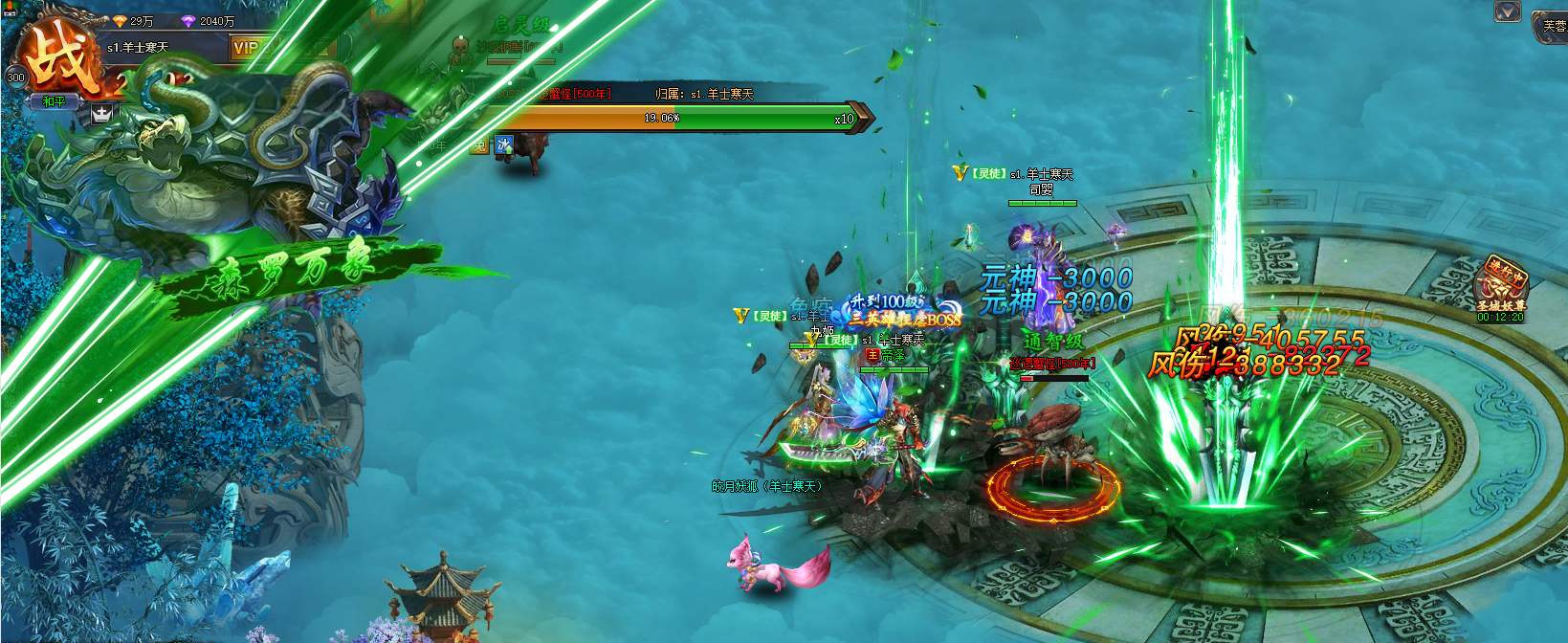This screenshot has height=643, width=1568.
Task: Open the VIP panel button
Action: (x=246, y=47)
